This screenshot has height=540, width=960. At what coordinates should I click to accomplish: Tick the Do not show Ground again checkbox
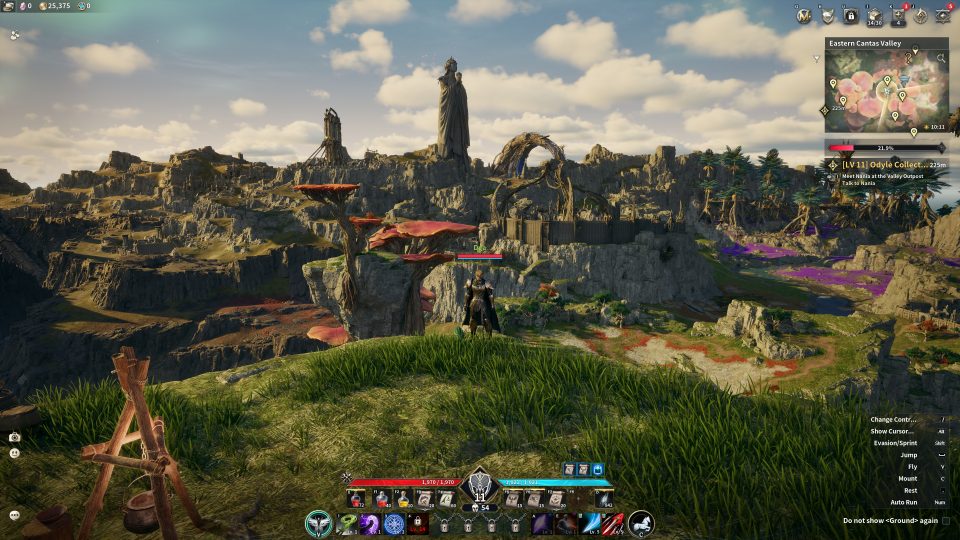[x=946, y=521]
